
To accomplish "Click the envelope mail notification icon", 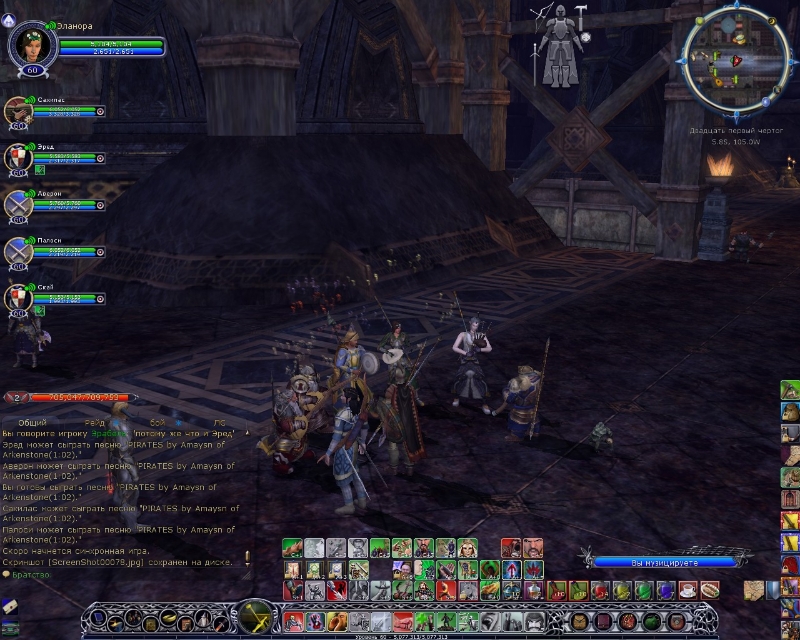I will [x=8, y=605].
